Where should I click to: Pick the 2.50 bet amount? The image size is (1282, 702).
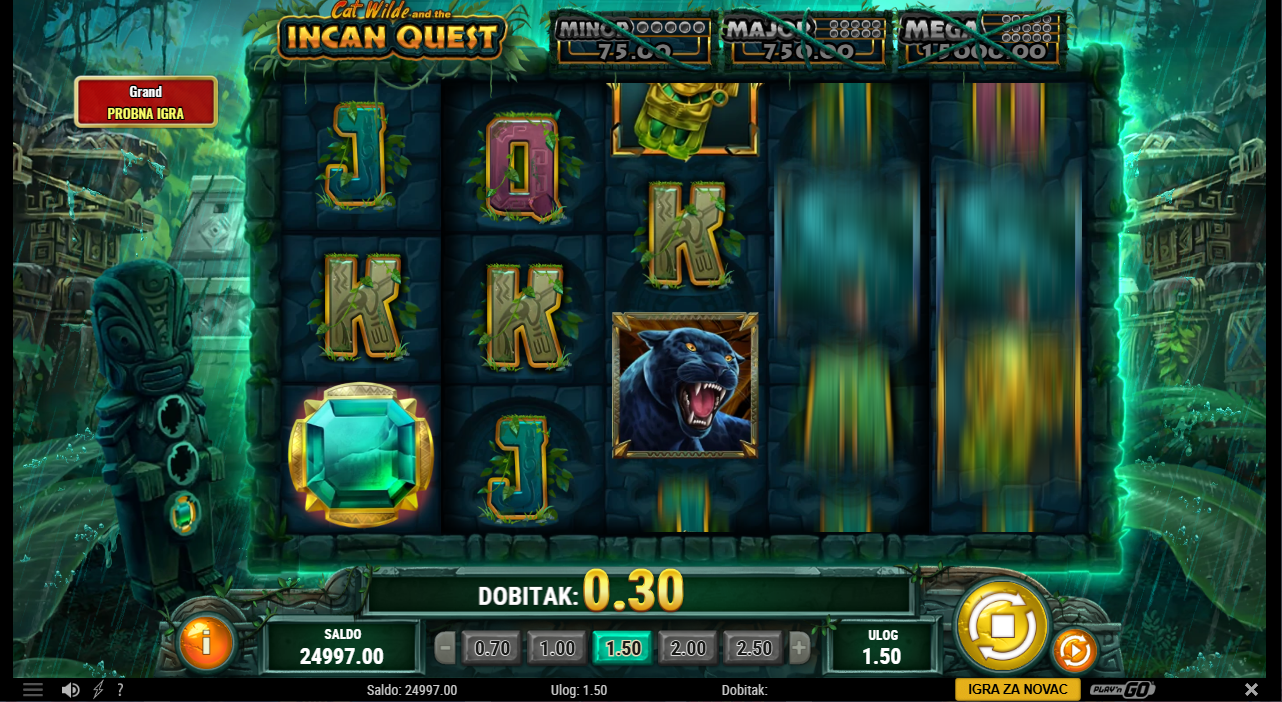click(x=753, y=648)
